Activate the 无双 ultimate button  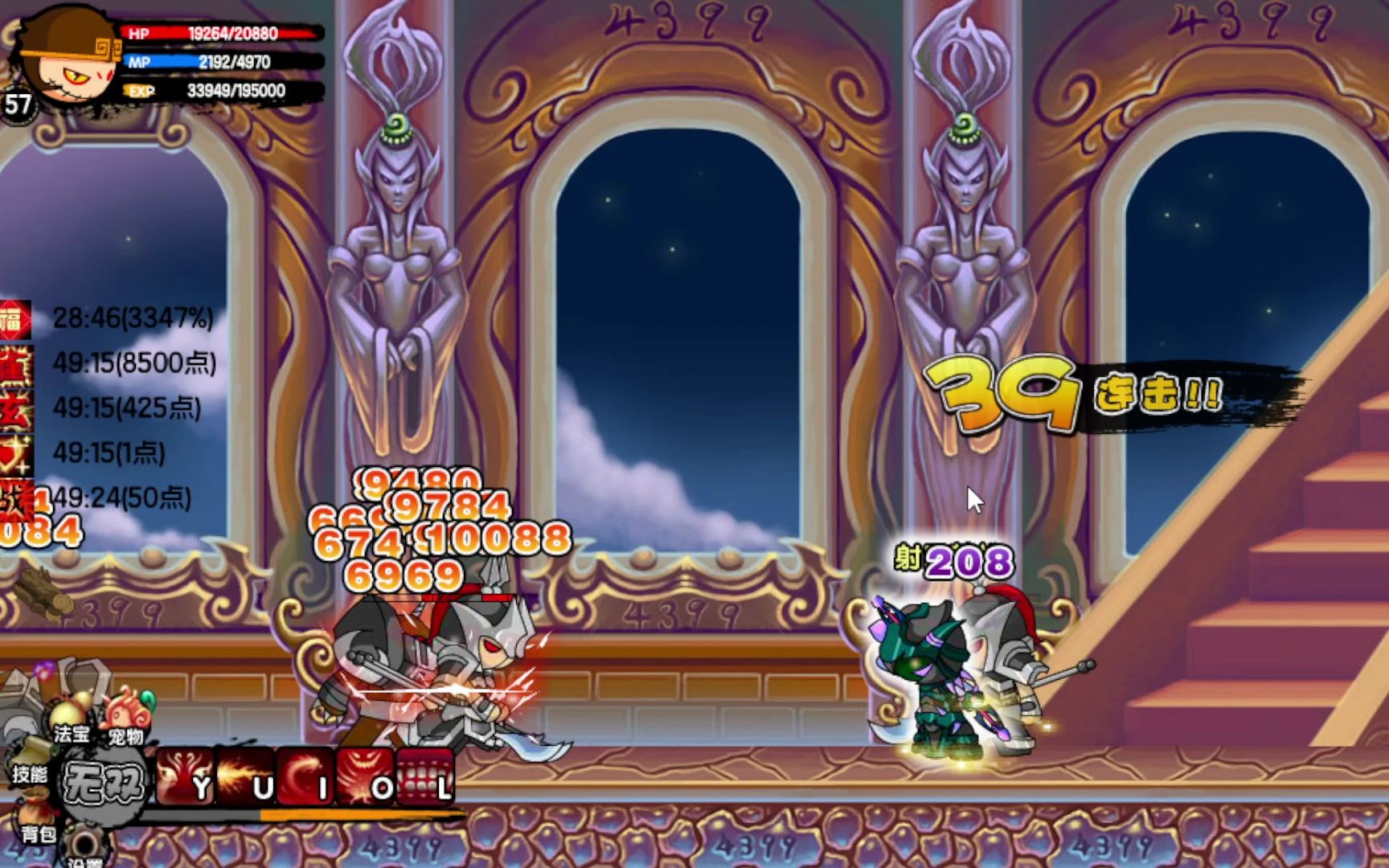point(104,781)
